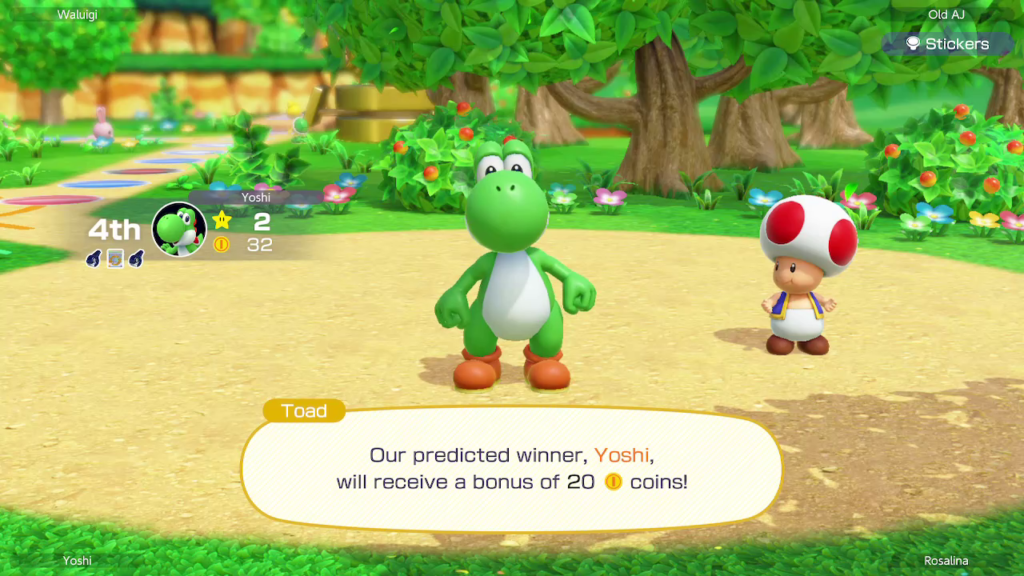Continue Toad's bonus coins dialogue box
The height and width of the screenshot is (576, 1024).
click(511, 468)
